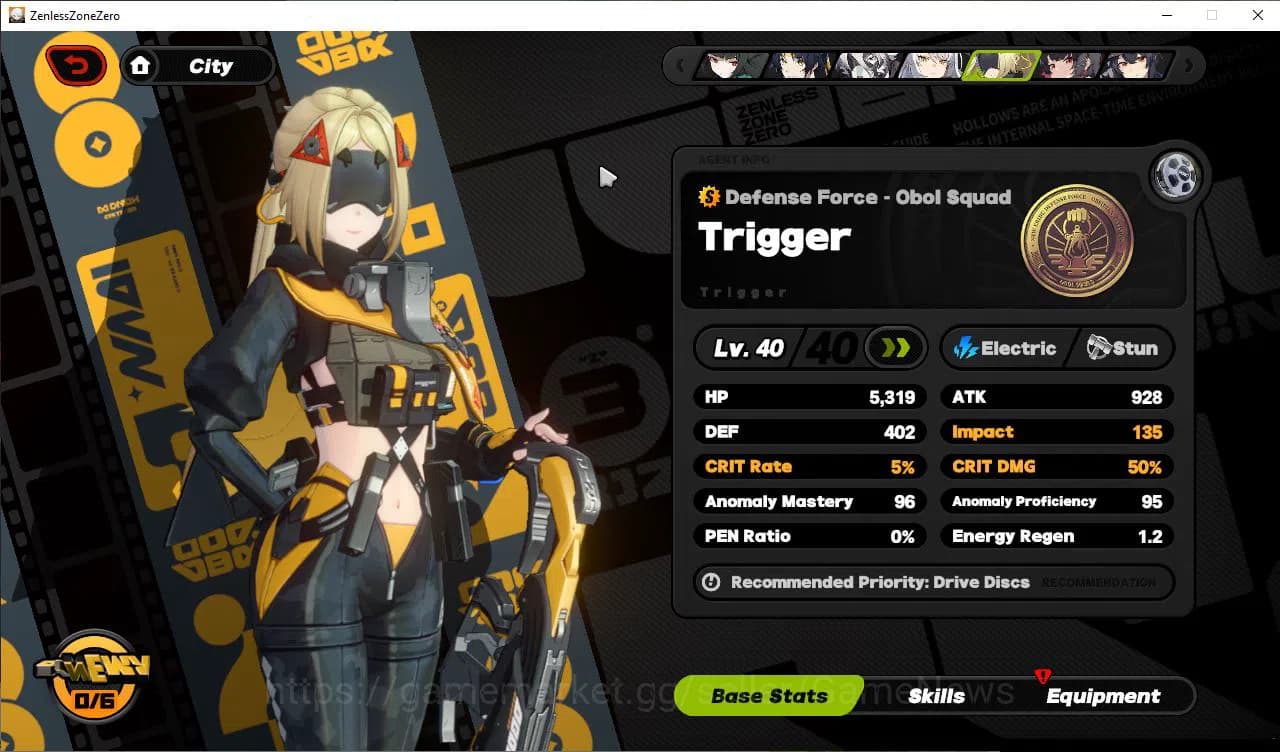Open the film reel icon near Agent Info
This screenshot has width=1280, height=752.
1176,174
